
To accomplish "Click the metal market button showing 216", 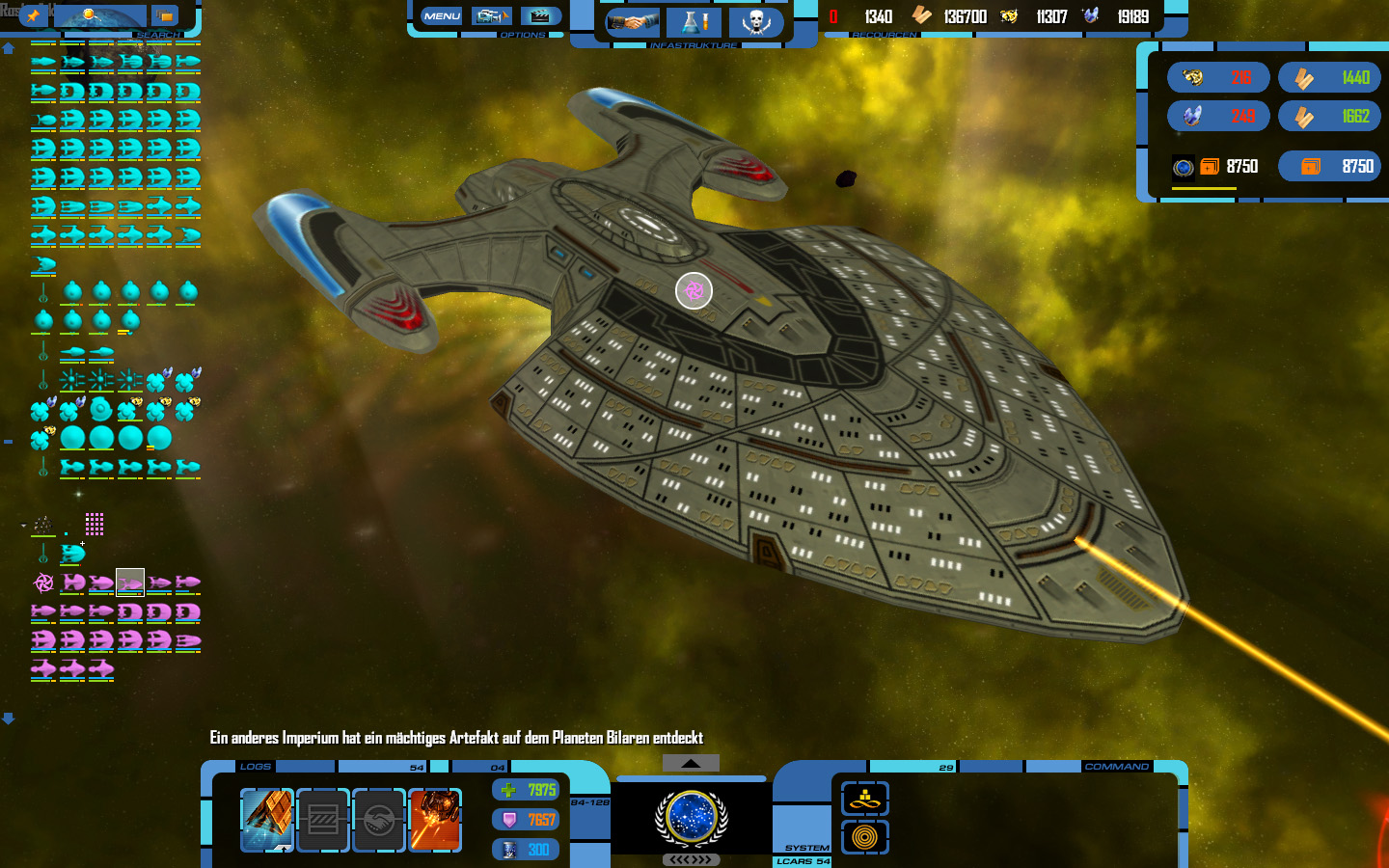I will click(x=1218, y=77).
